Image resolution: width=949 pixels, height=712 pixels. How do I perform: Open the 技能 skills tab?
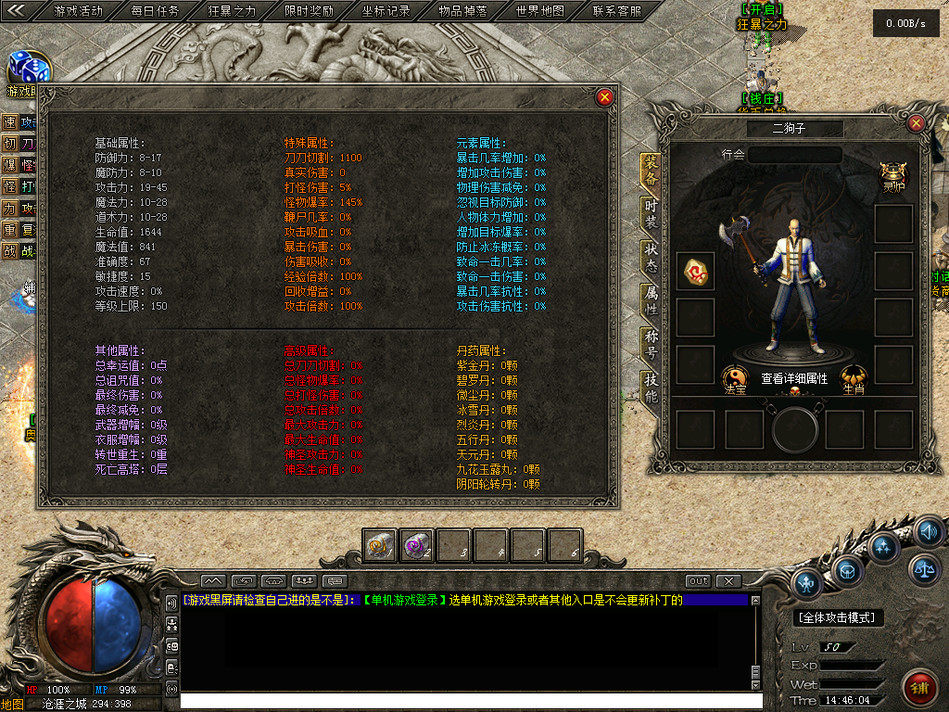pos(651,387)
